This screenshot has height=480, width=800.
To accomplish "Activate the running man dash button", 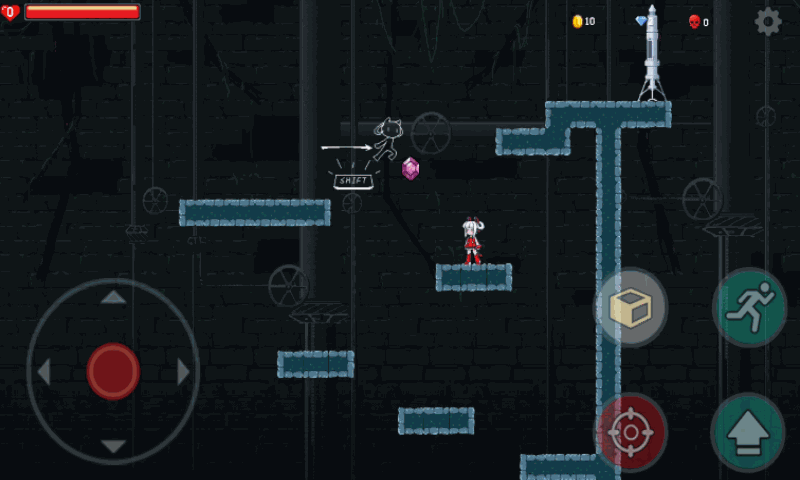I will pos(749,307).
